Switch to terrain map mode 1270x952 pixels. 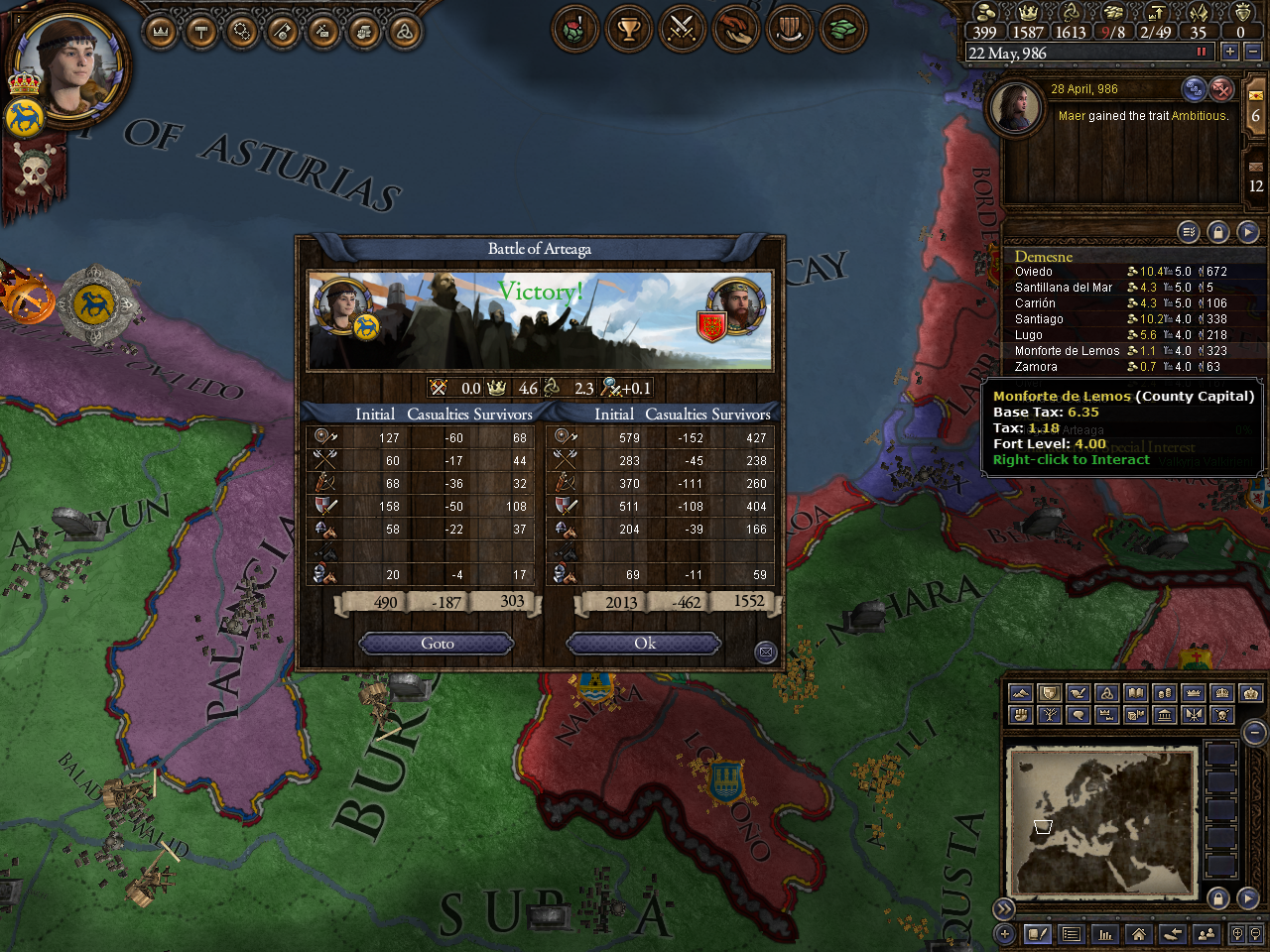click(1021, 692)
